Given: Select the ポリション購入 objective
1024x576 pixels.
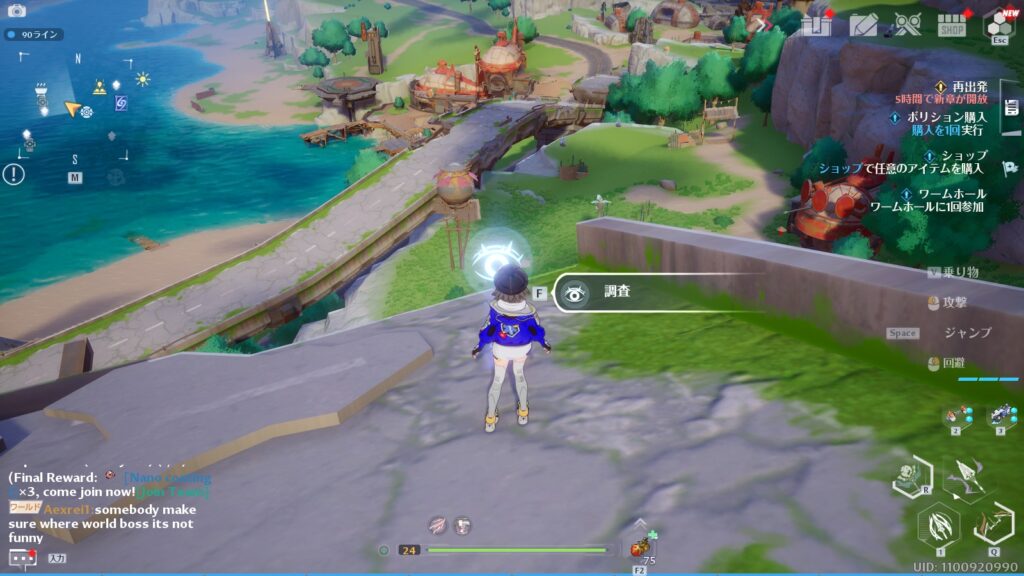Looking at the screenshot, I should tap(946, 117).
